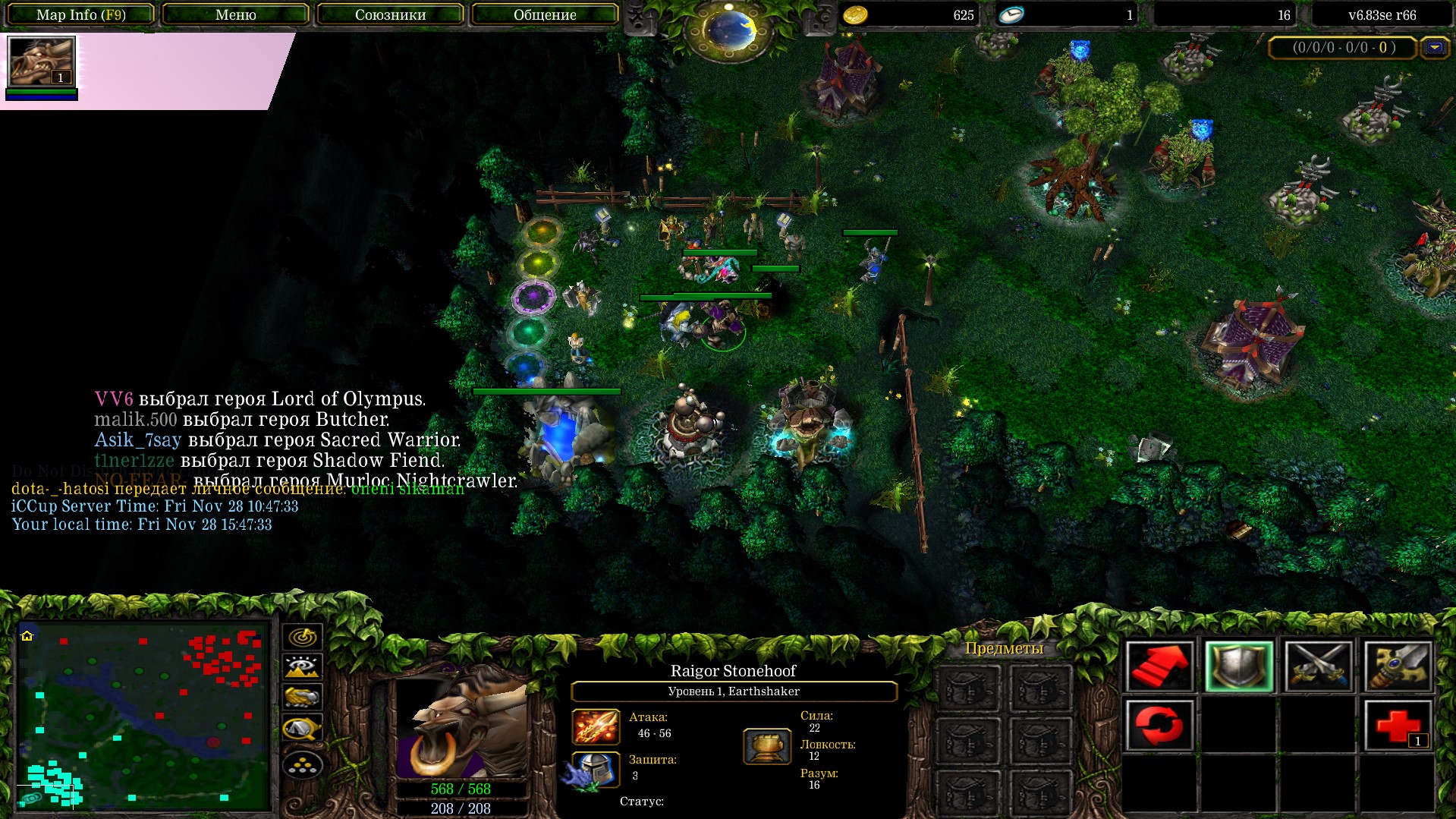1456x819 pixels.
Task: Activate the minimap signal ping button
Action: point(302,637)
